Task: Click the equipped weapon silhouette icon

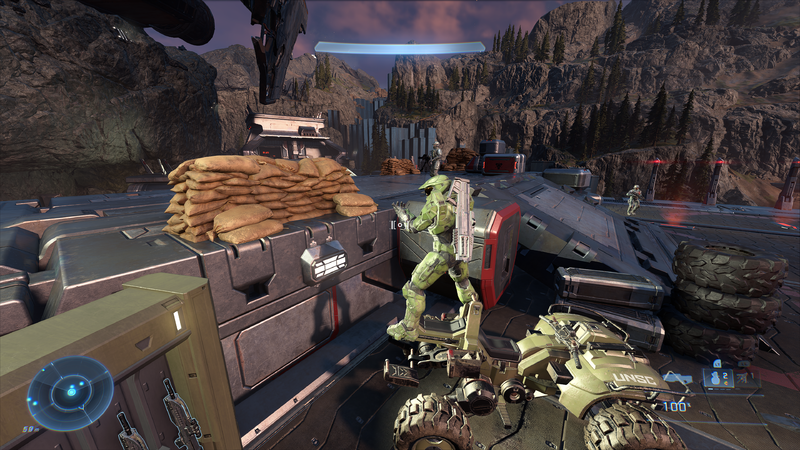Action: tap(677, 378)
